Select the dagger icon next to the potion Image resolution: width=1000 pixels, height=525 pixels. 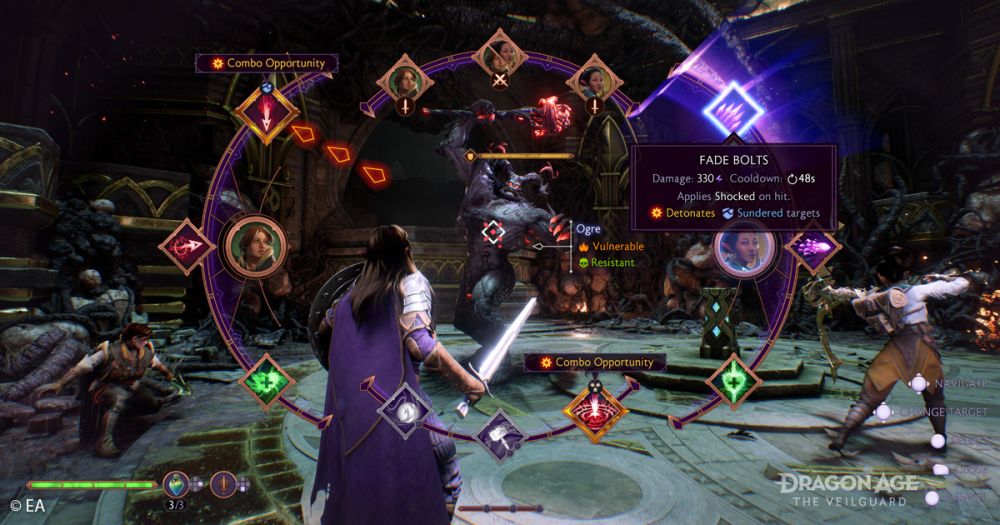pyautogui.click(x=223, y=484)
